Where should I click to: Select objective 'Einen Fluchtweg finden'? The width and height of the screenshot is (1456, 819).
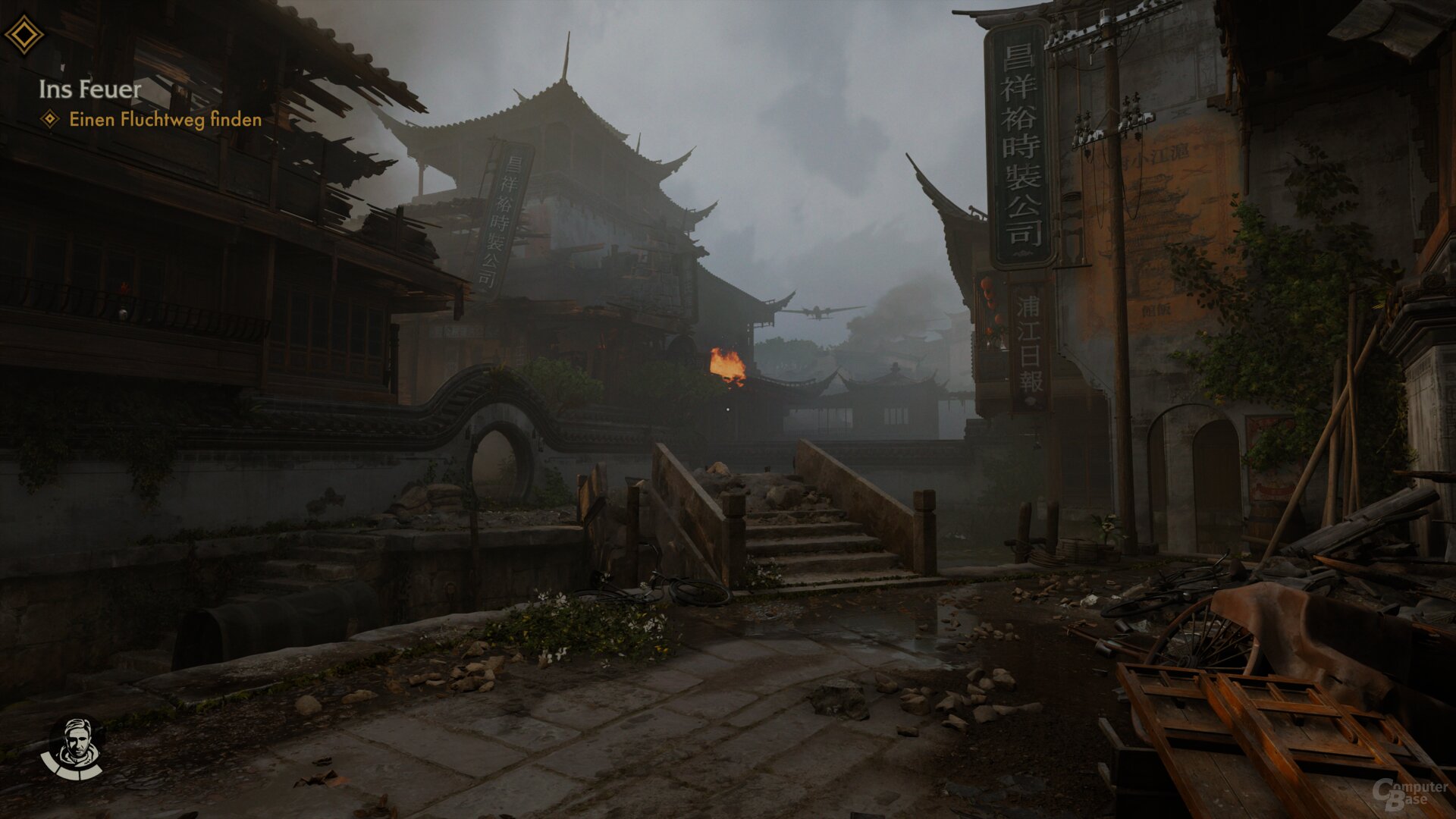(x=165, y=120)
